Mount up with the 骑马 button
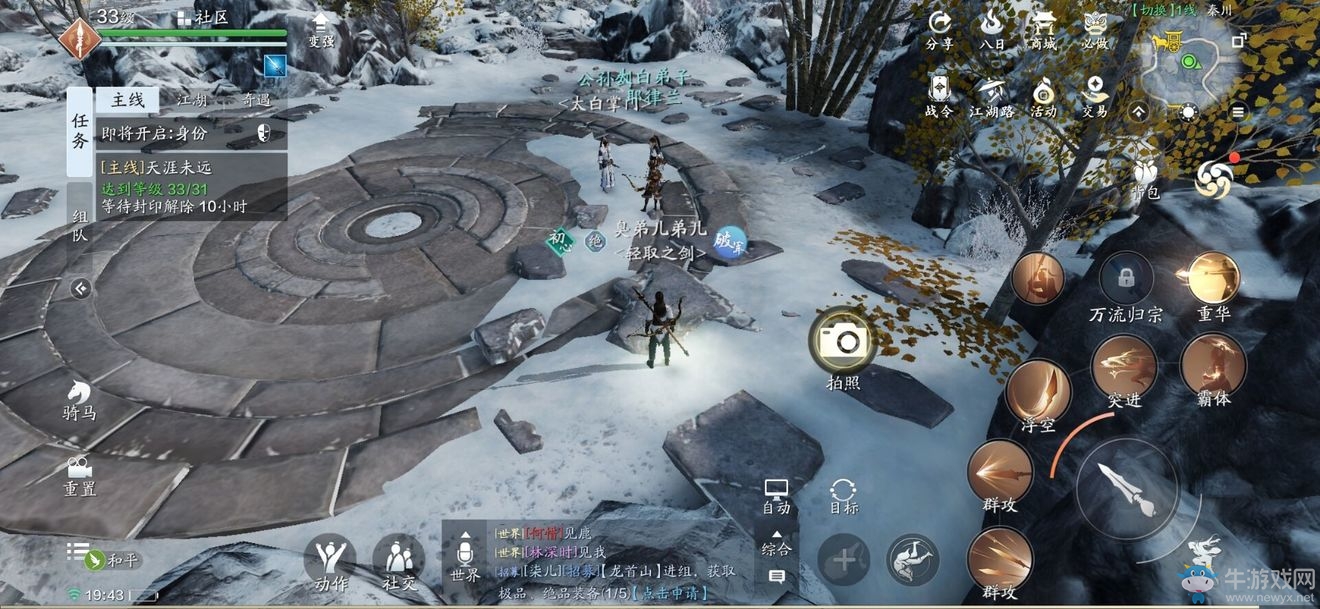 pos(80,398)
